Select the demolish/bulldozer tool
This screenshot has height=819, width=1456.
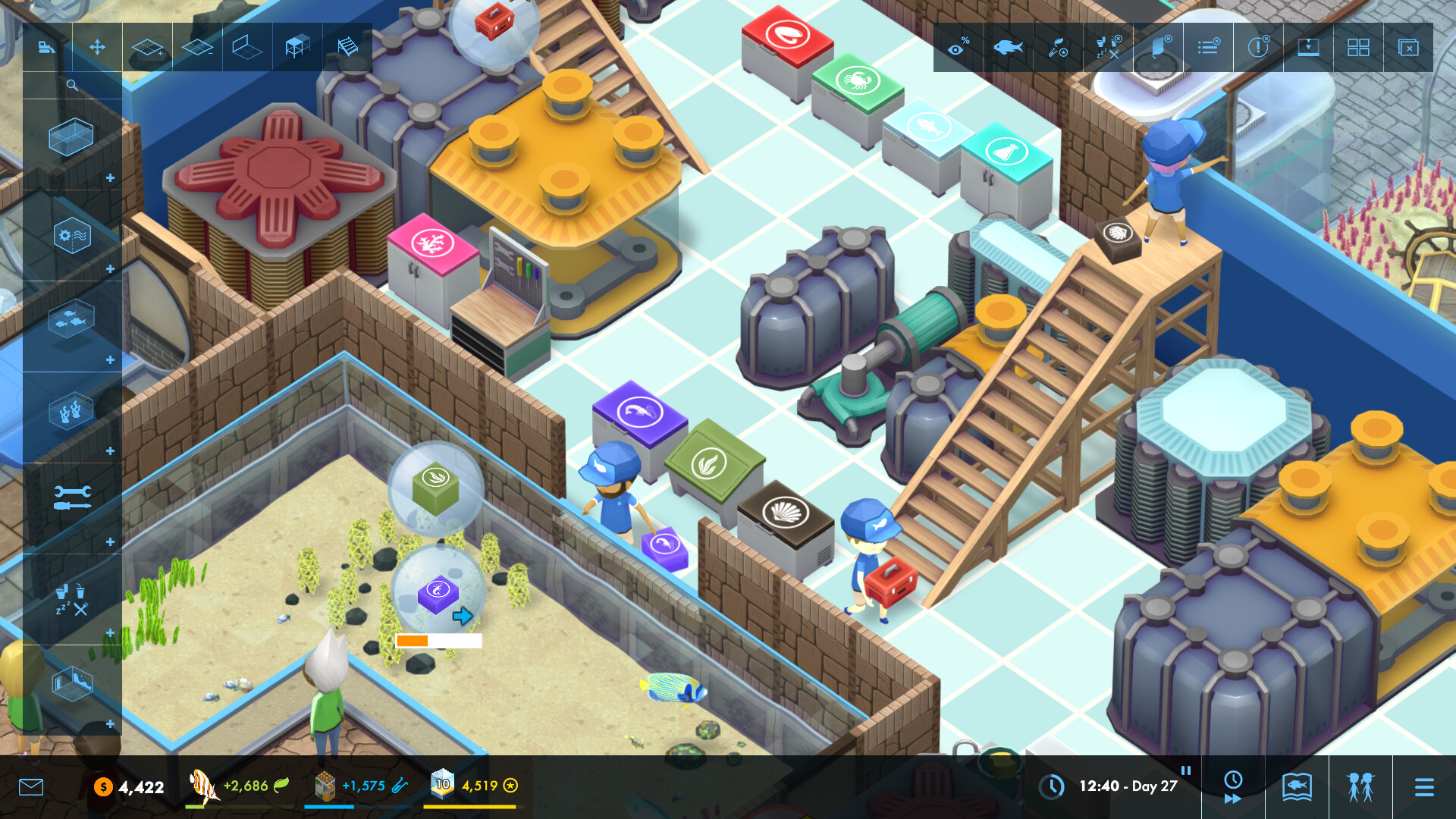(45, 47)
